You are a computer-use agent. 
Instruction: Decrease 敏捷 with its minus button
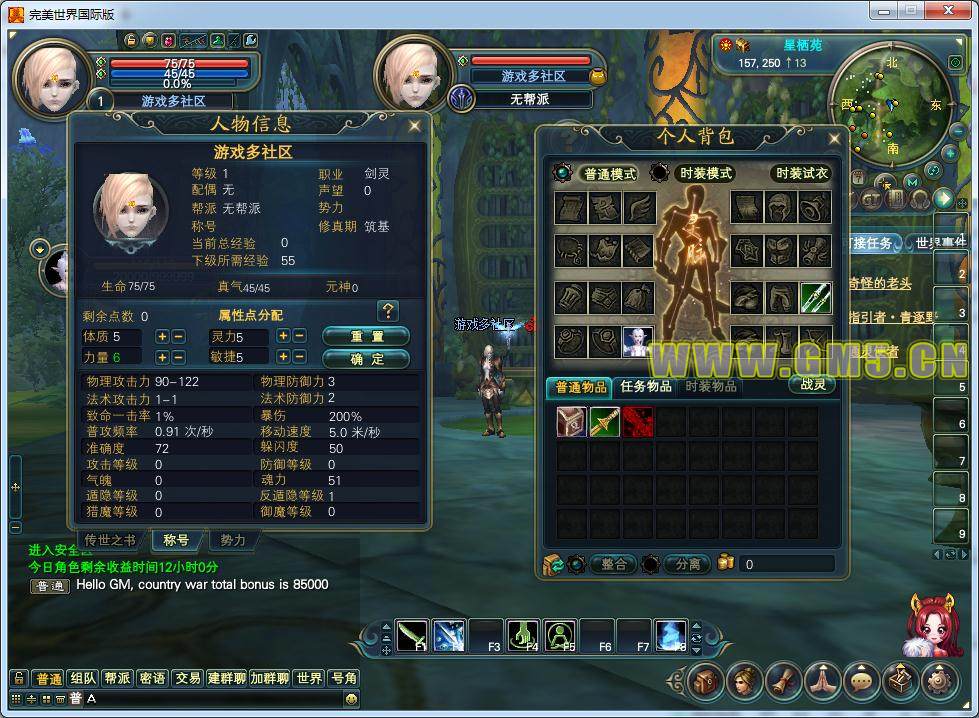click(x=300, y=357)
